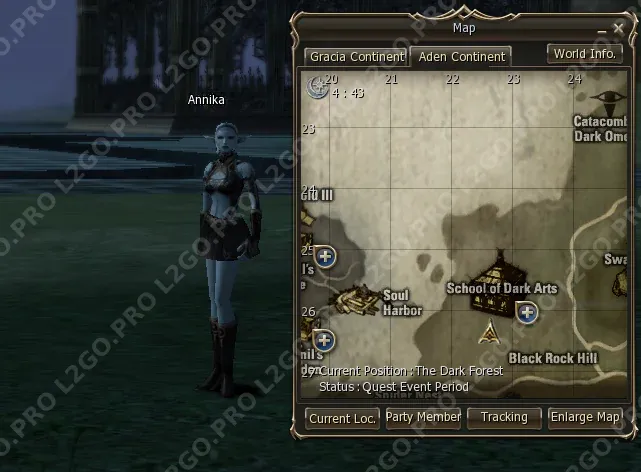Switch to the Gracia Continent tab
The image size is (641, 472).
point(355,57)
